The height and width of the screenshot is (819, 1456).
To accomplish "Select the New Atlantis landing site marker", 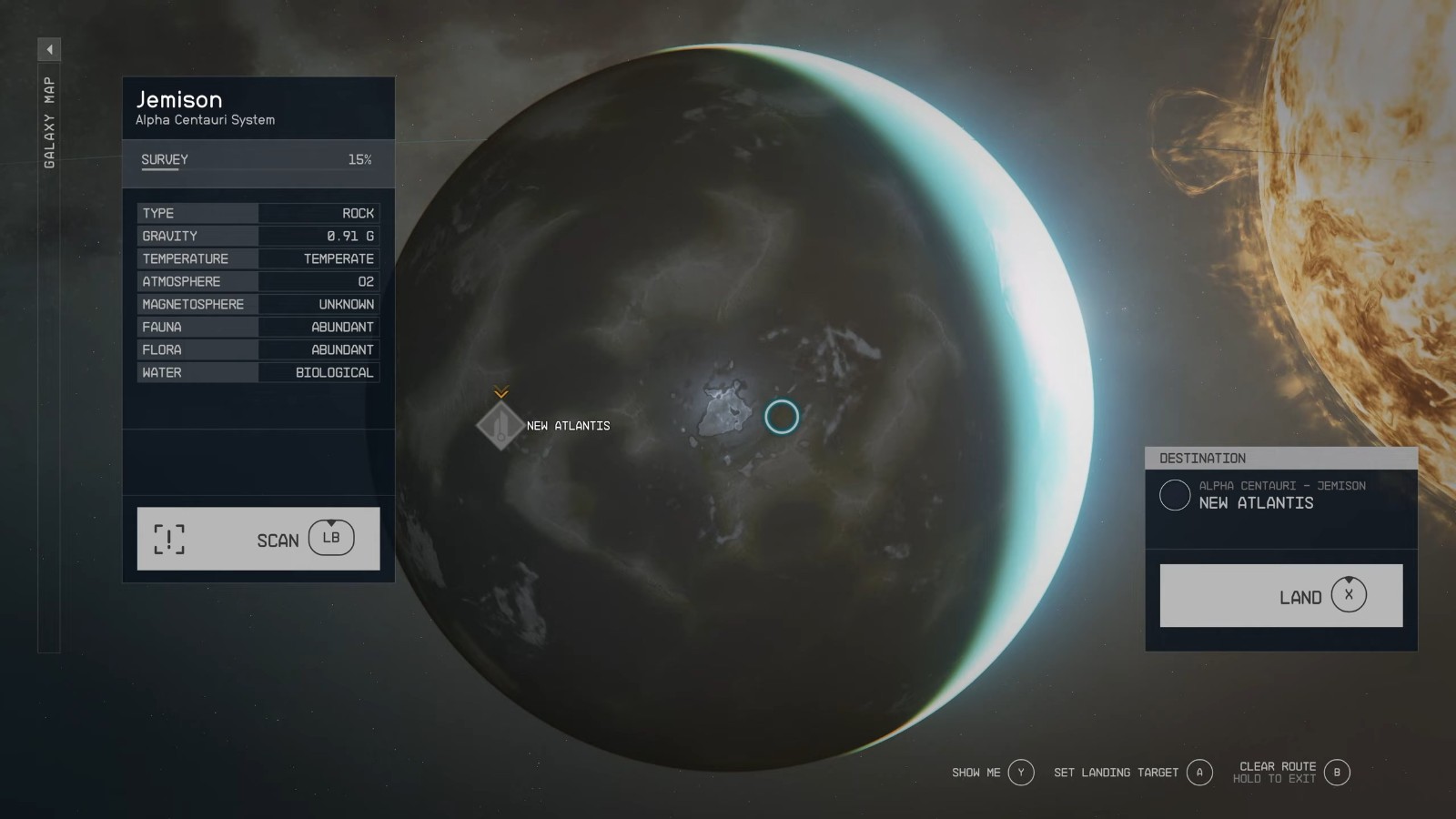I will coord(499,425).
